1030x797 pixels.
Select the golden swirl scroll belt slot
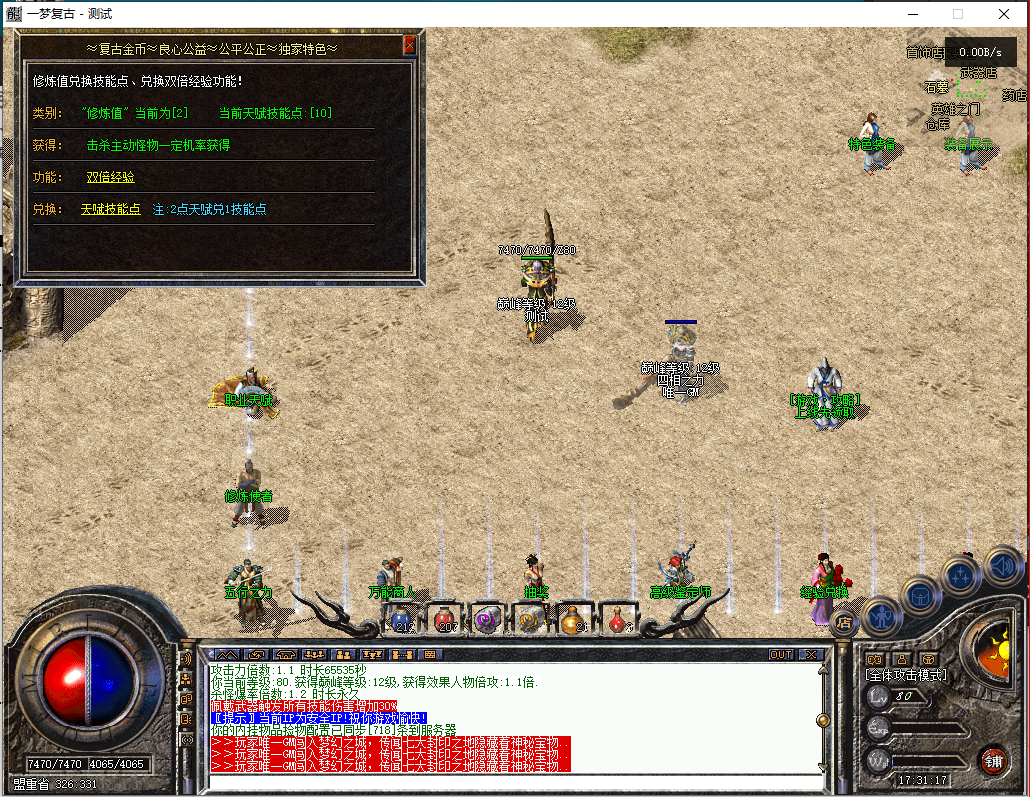point(529,620)
